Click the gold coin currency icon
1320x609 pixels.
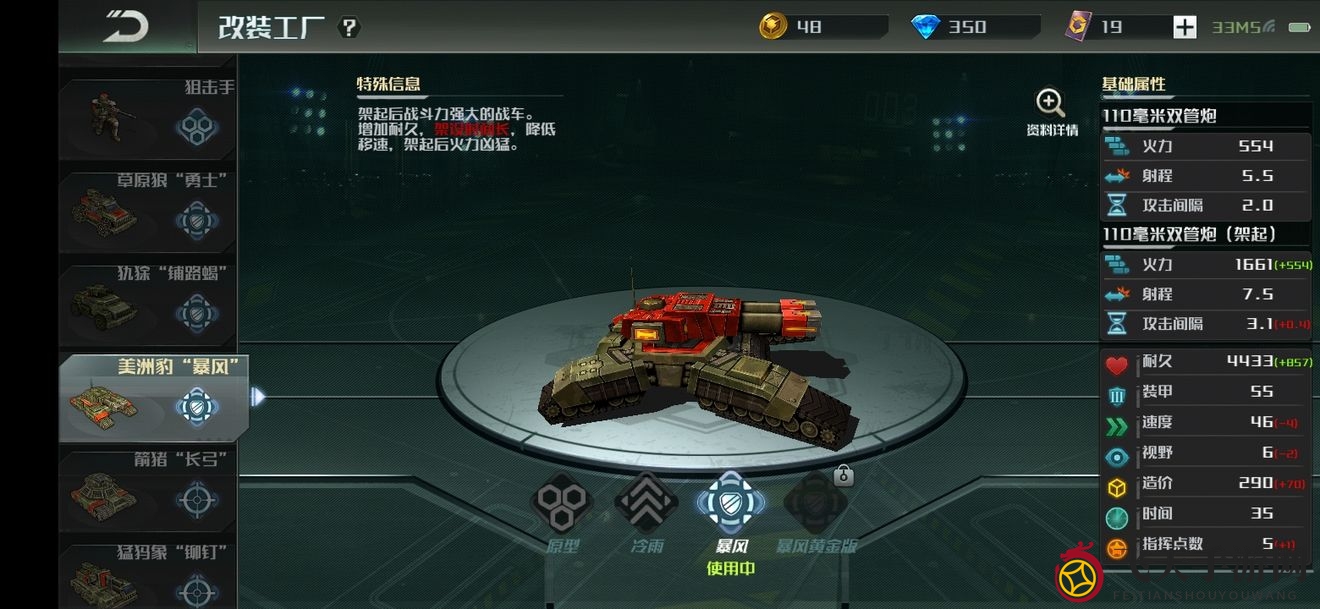click(x=773, y=27)
